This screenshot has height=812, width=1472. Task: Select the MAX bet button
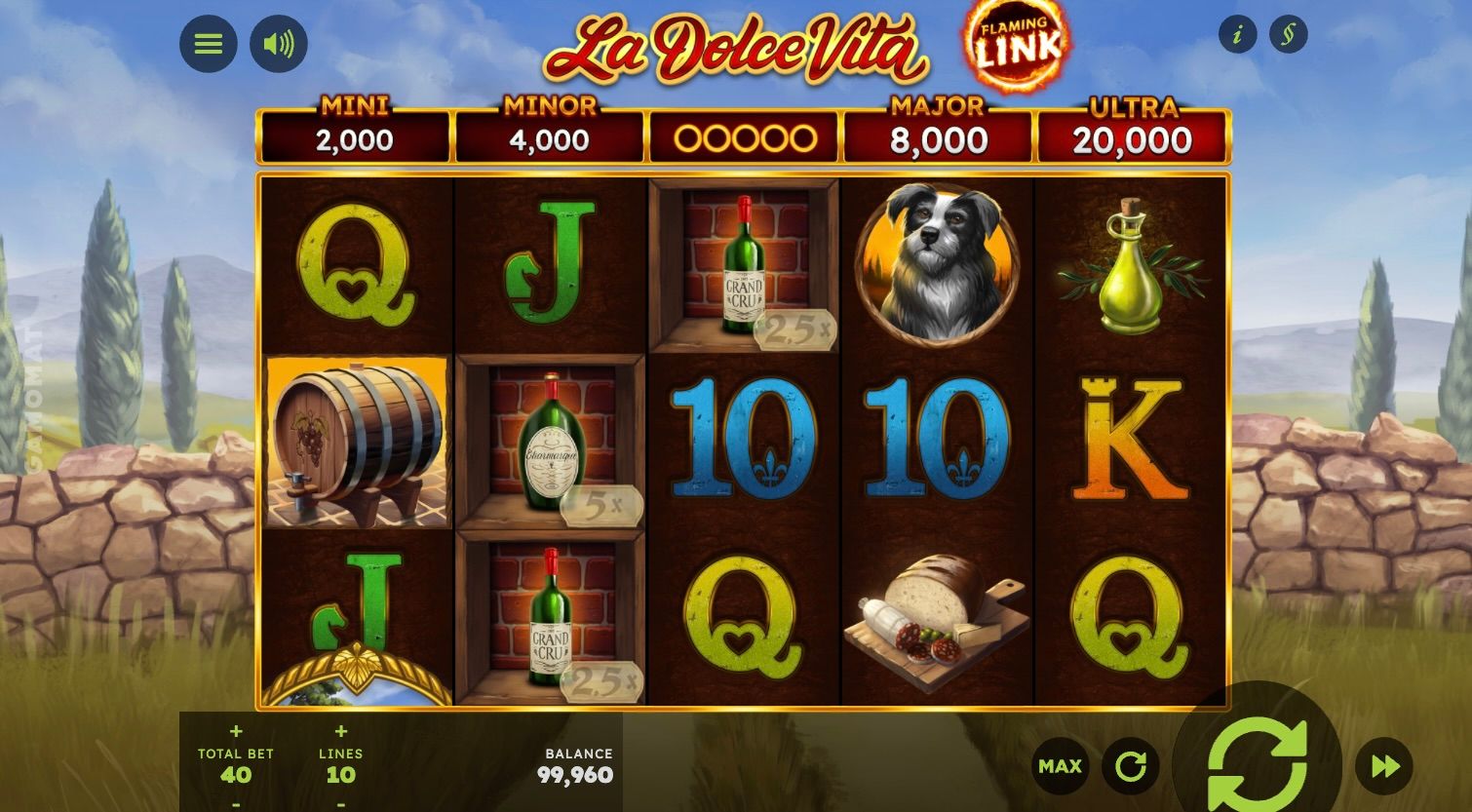pos(1059,766)
